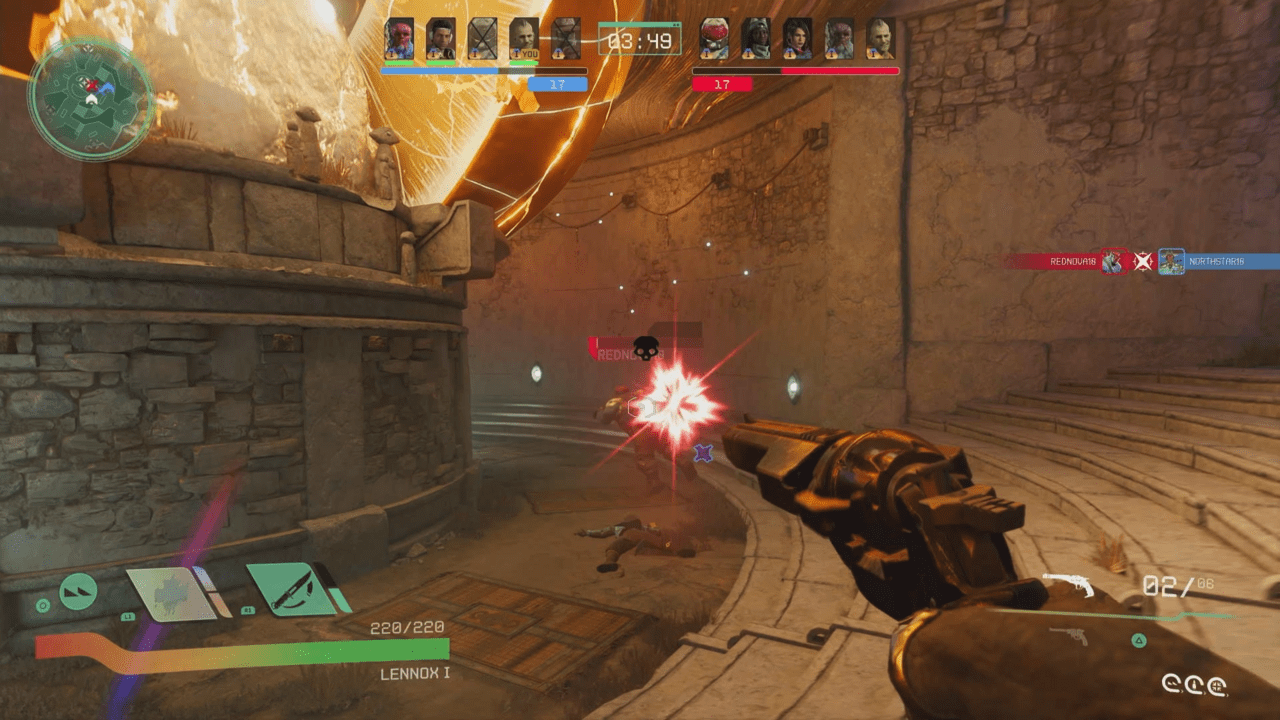Click the circular minimap
This screenshot has height=720, width=1280.
[x=91, y=98]
